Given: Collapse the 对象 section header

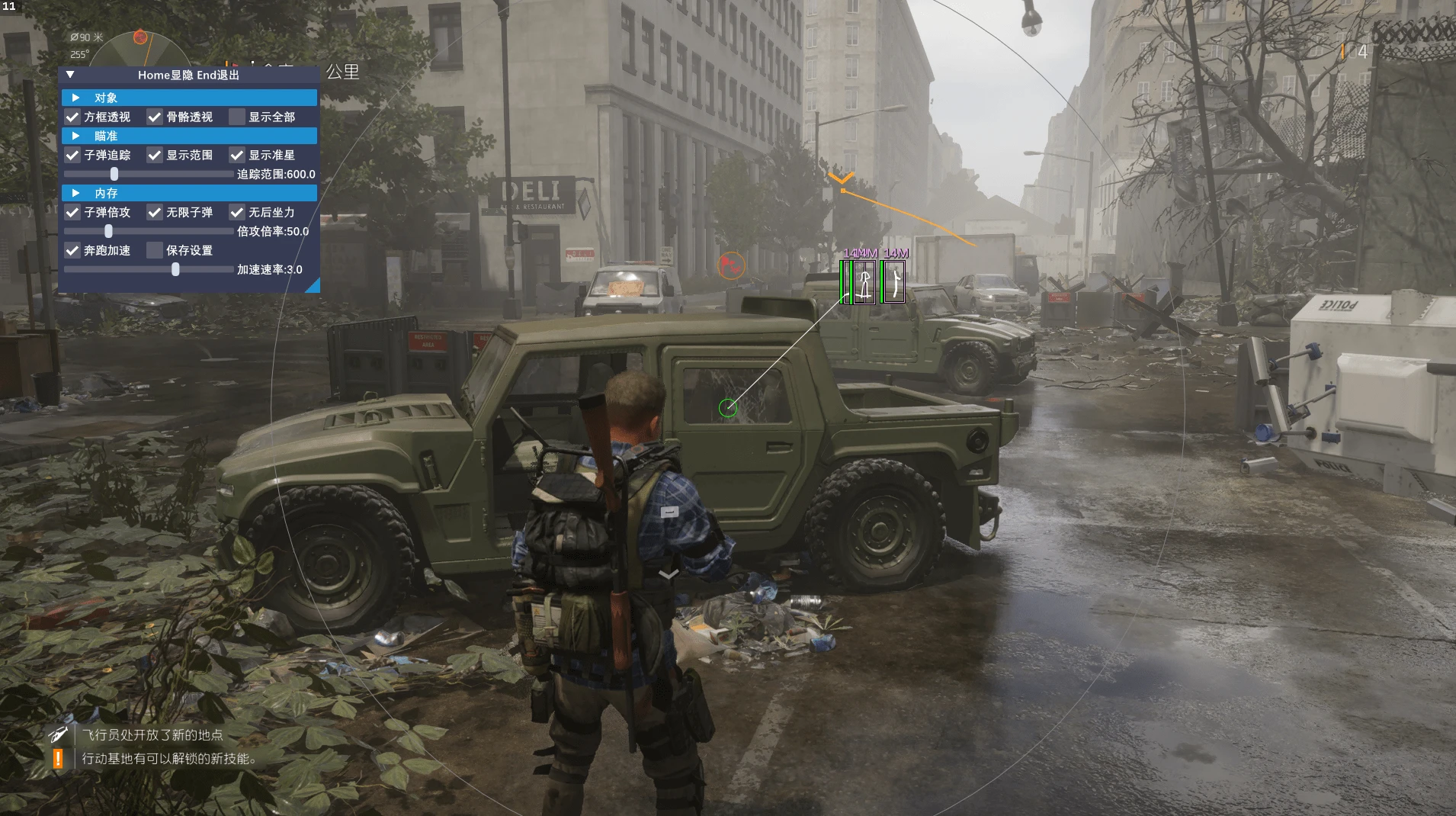Looking at the screenshot, I should pos(75,98).
